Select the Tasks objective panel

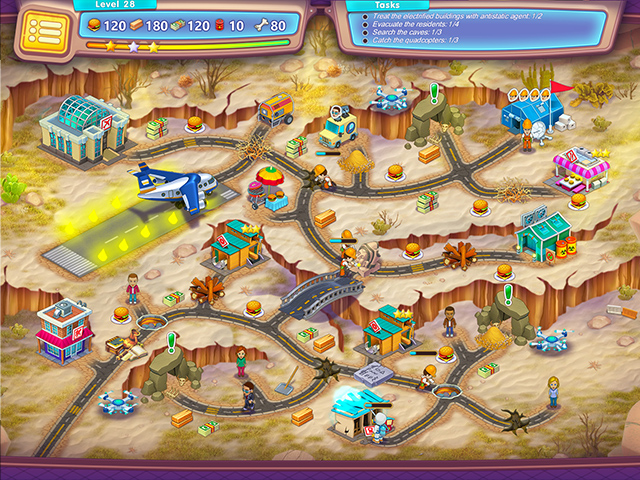tap(474, 26)
